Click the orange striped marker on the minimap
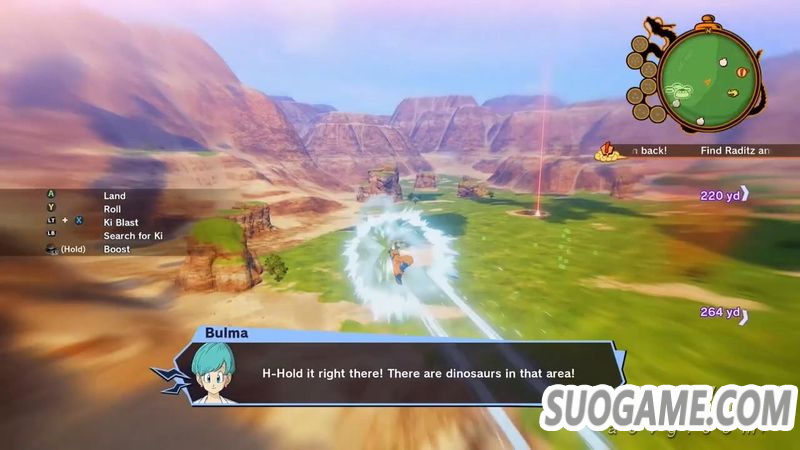This screenshot has width=800, height=450. [741, 72]
